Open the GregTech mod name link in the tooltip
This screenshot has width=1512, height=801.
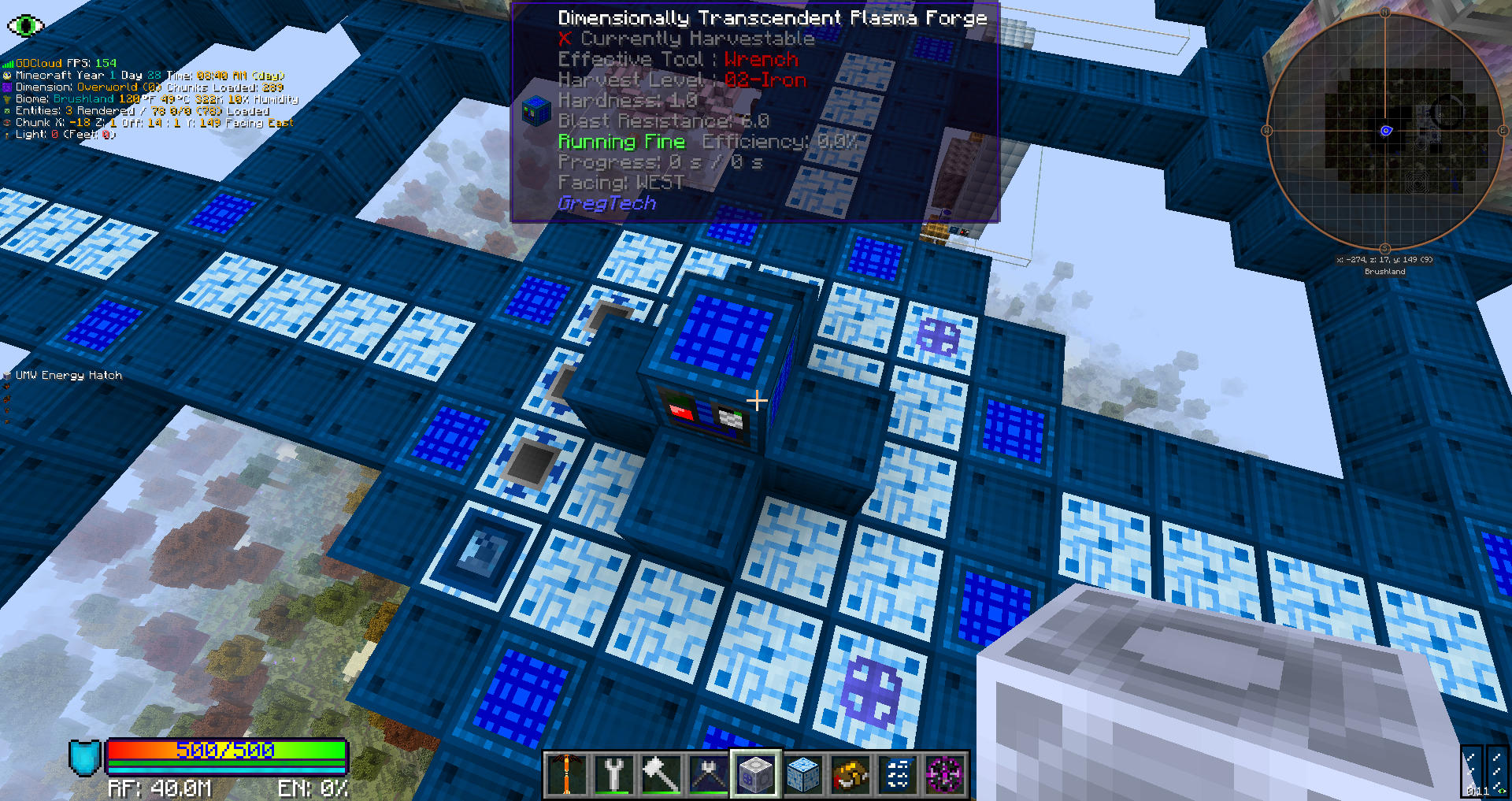tap(606, 203)
